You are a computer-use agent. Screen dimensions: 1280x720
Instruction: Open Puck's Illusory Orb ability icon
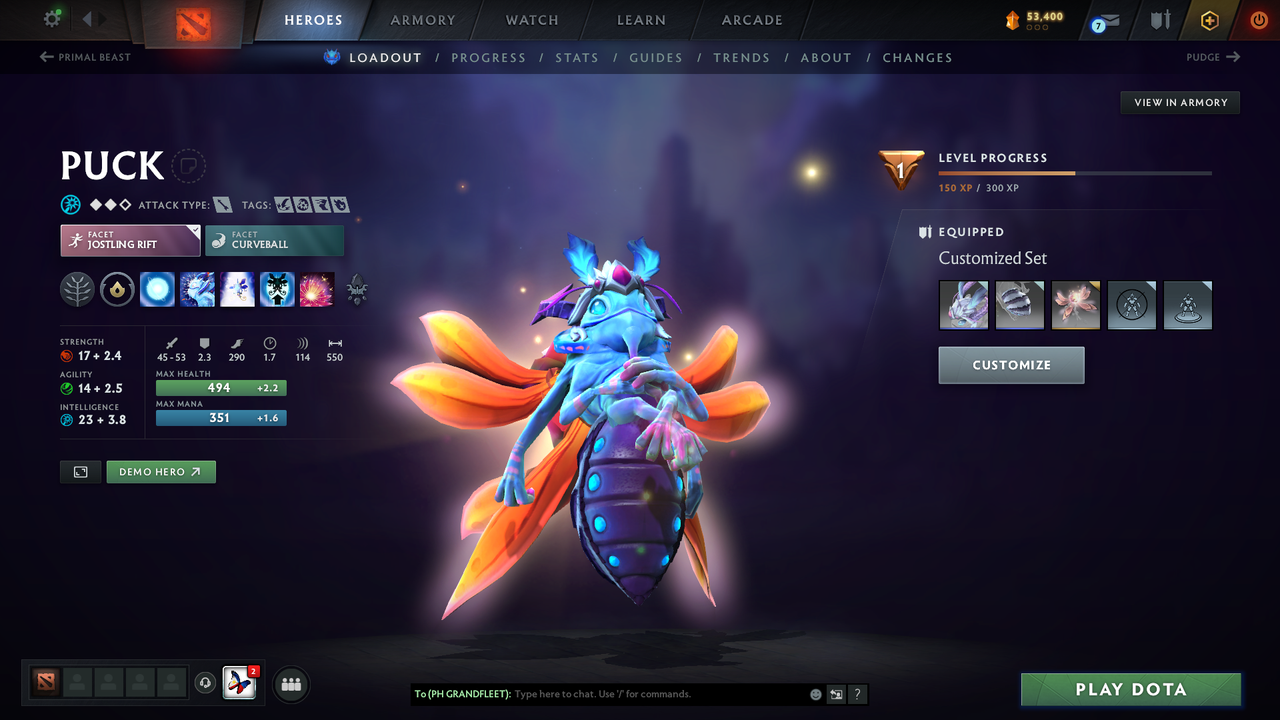coord(157,289)
